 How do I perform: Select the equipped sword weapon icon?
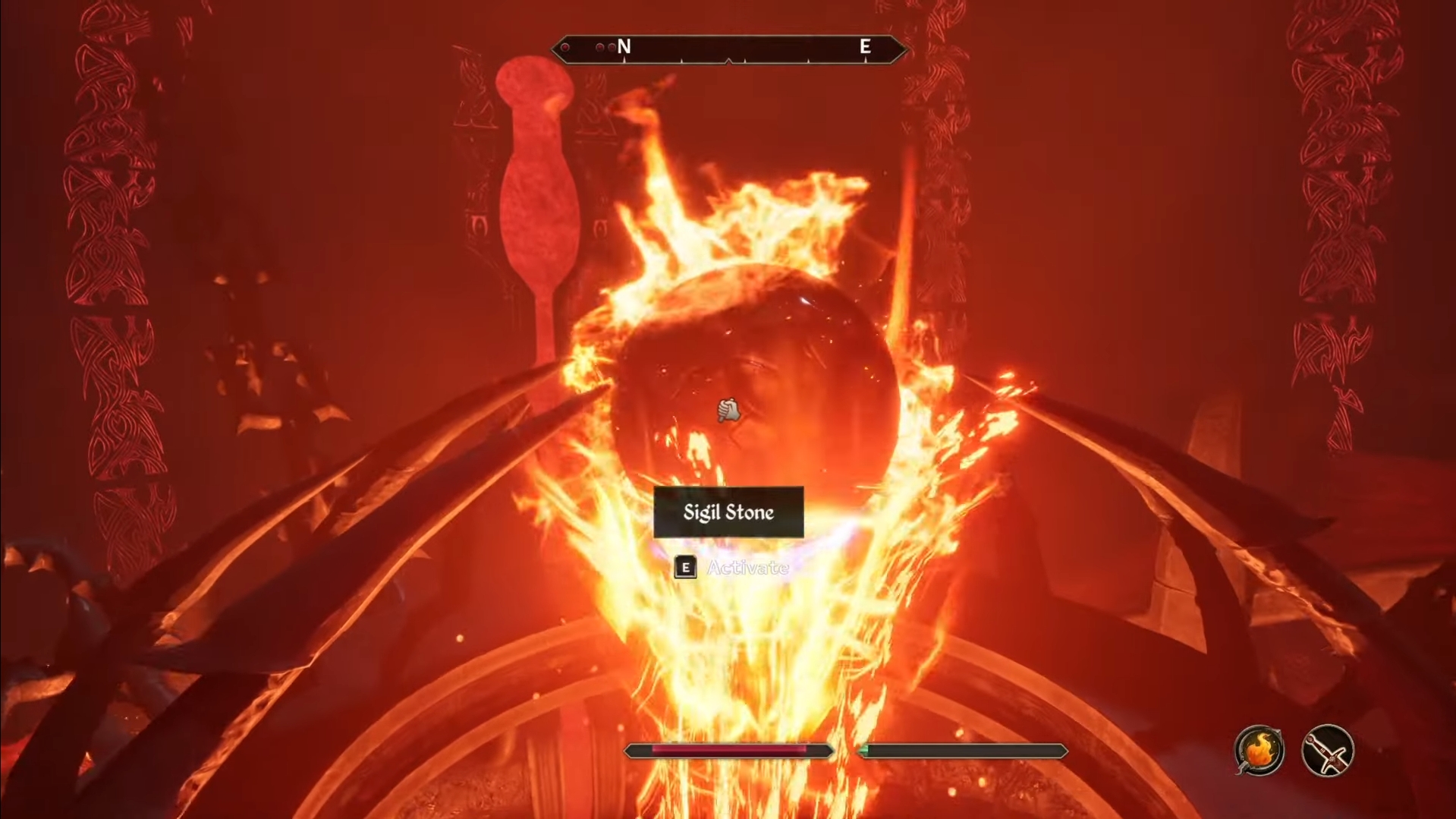click(1327, 751)
